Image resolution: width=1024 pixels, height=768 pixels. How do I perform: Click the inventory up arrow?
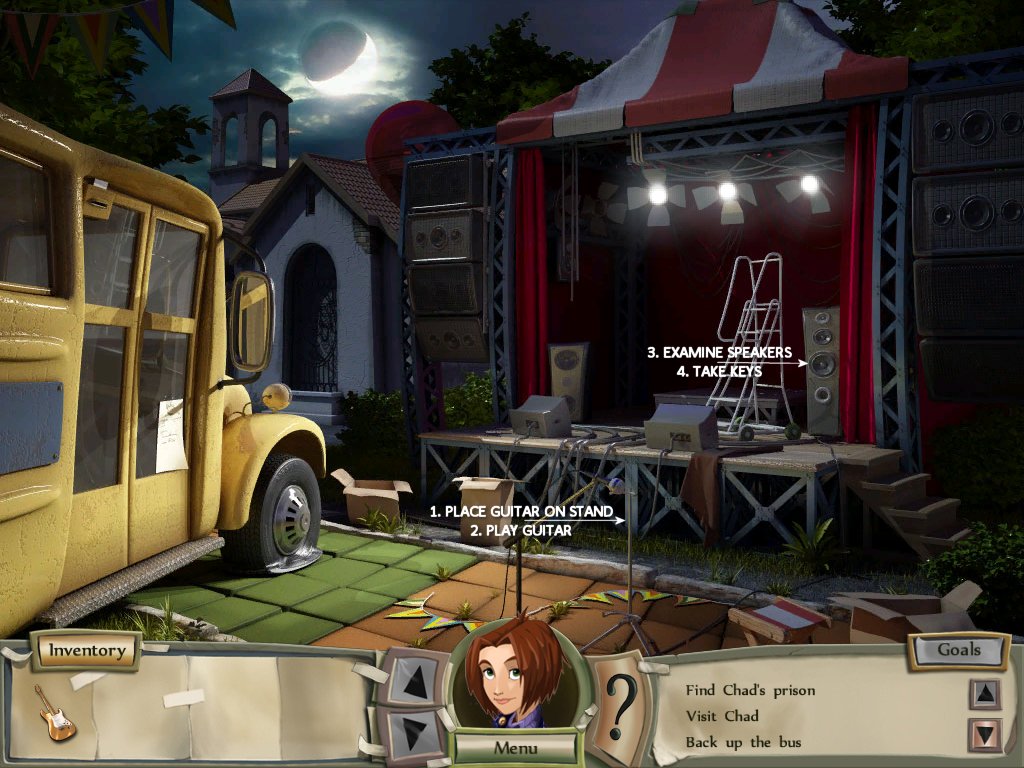(411, 677)
